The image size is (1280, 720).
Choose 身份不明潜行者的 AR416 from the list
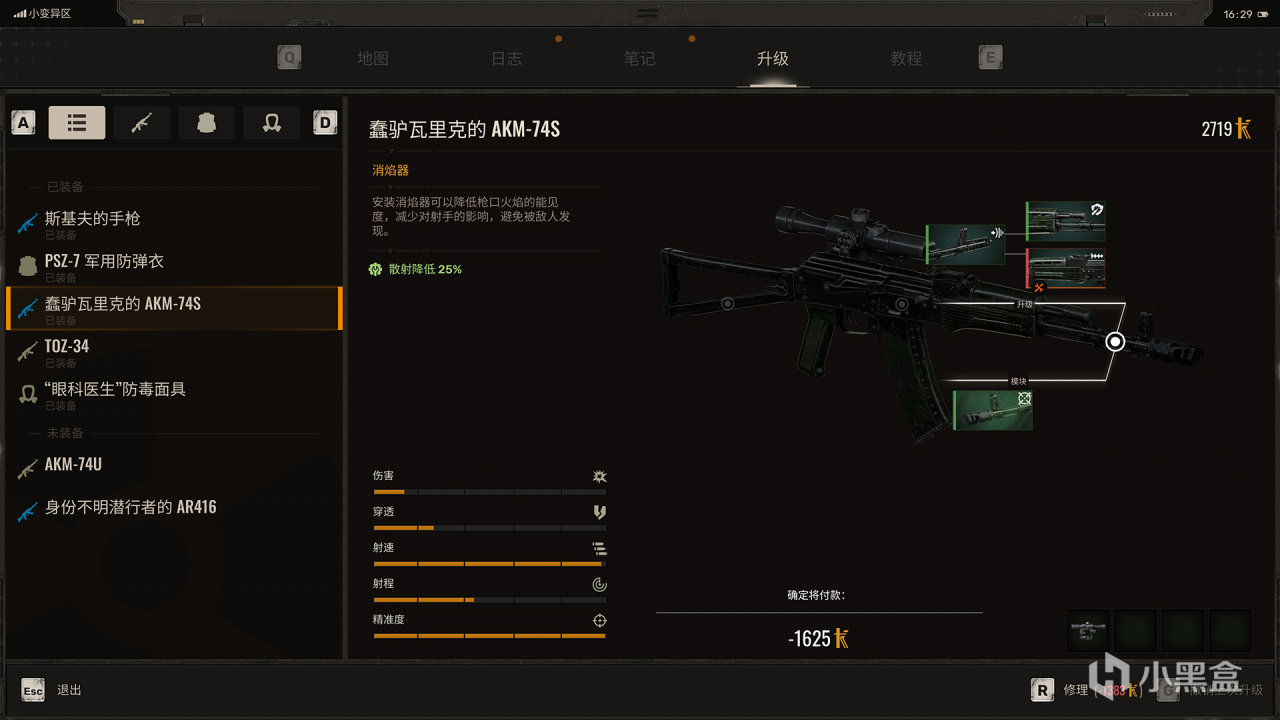point(130,508)
